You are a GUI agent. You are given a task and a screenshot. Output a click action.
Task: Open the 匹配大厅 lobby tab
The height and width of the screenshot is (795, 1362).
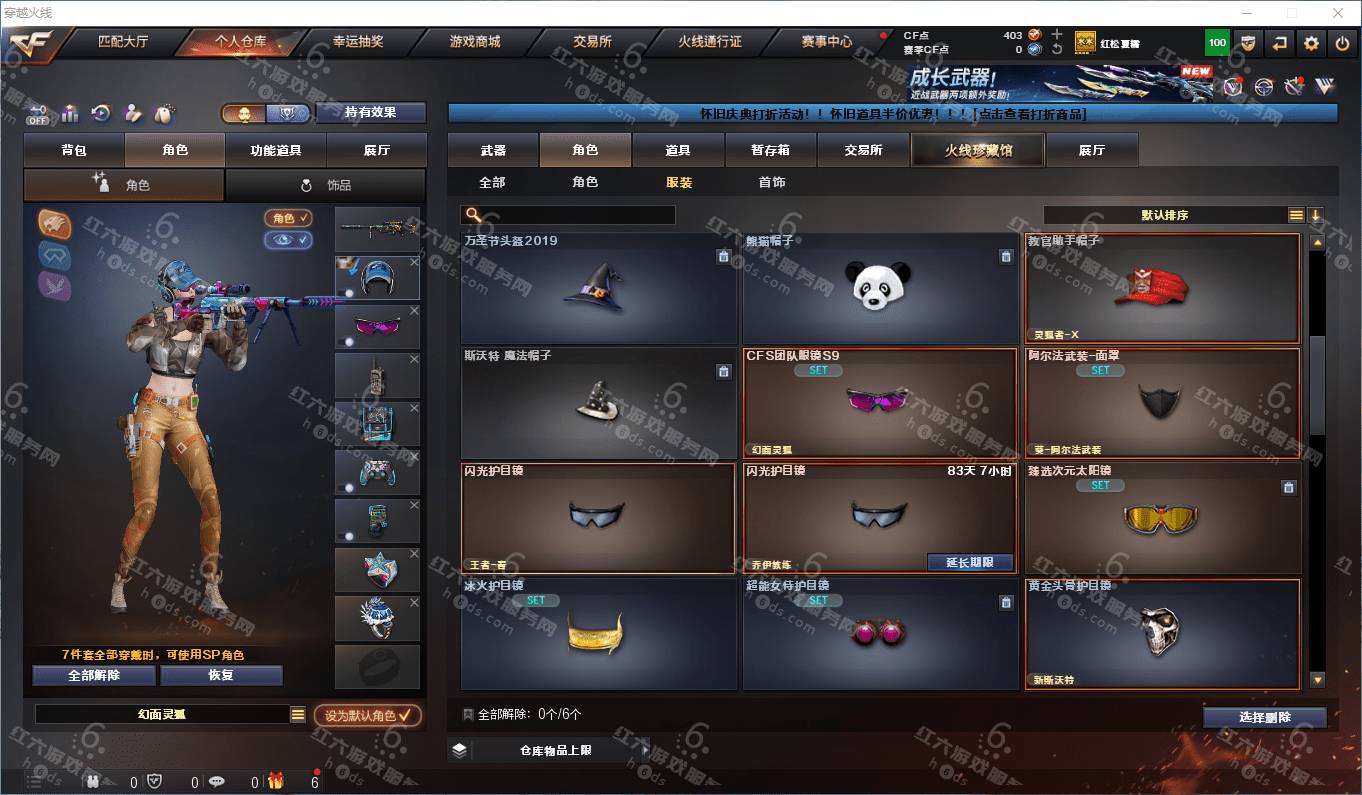pyautogui.click(x=123, y=42)
